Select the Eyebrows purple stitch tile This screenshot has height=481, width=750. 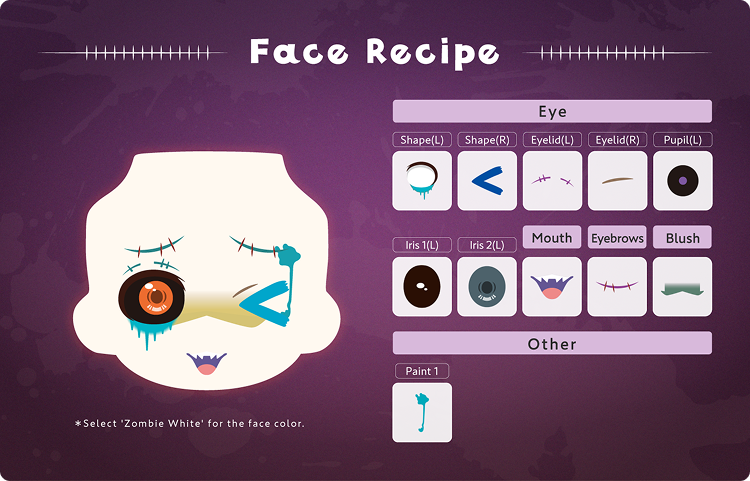pos(617,287)
